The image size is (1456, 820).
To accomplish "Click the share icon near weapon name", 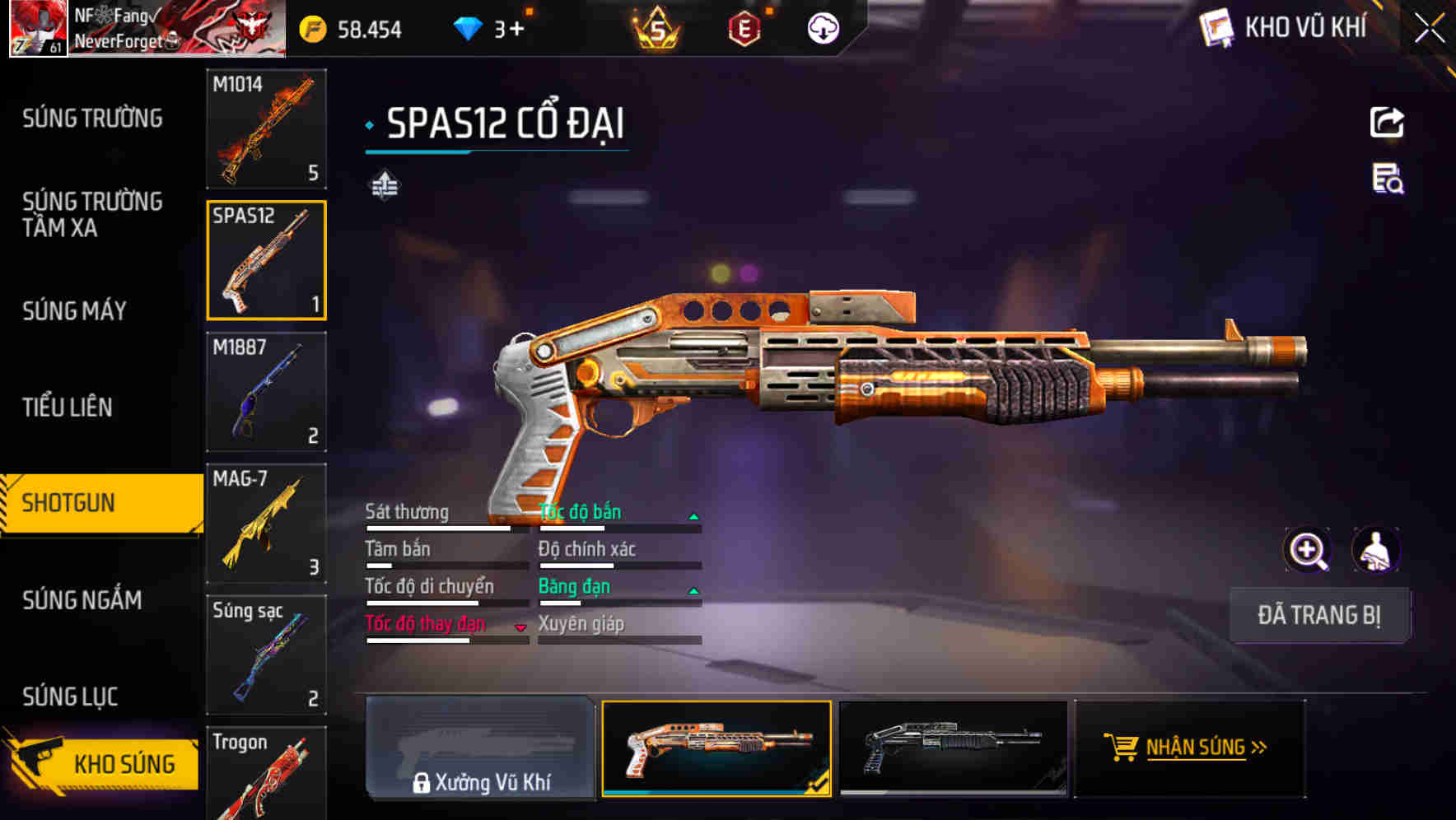I will click(1387, 122).
